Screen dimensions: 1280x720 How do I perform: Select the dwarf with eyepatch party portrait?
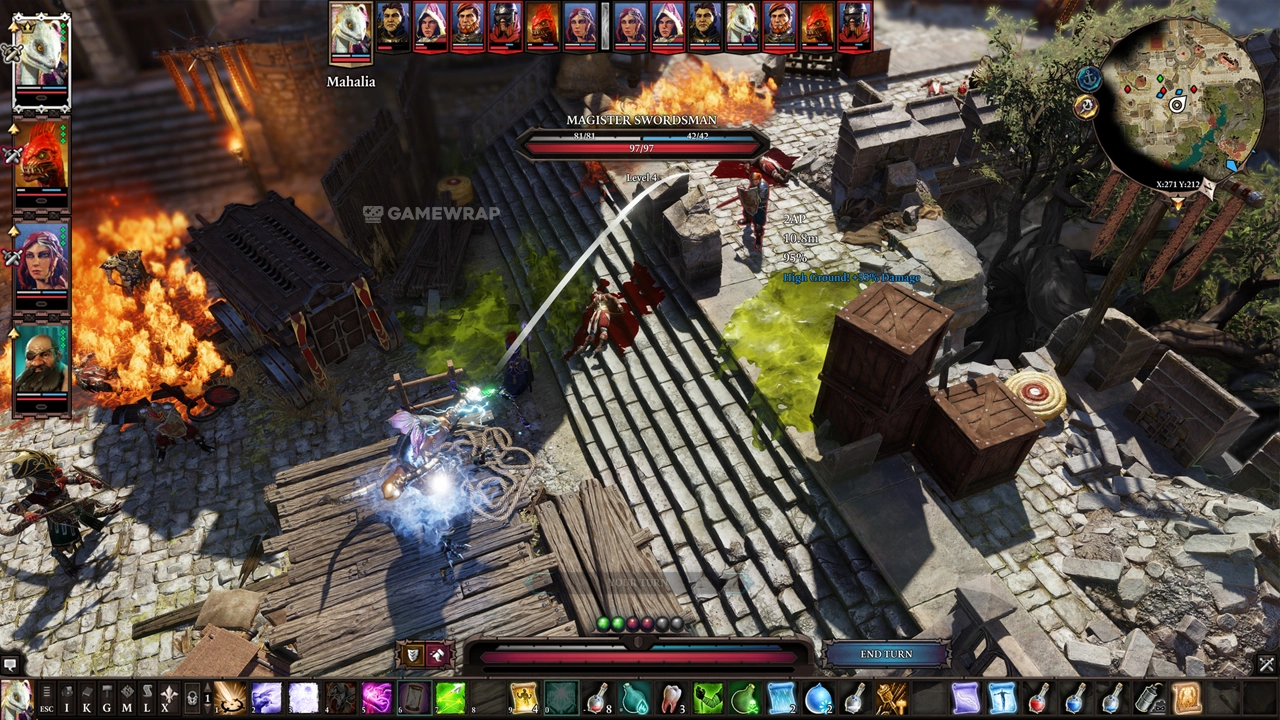pyautogui.click(x=41, y=361)
